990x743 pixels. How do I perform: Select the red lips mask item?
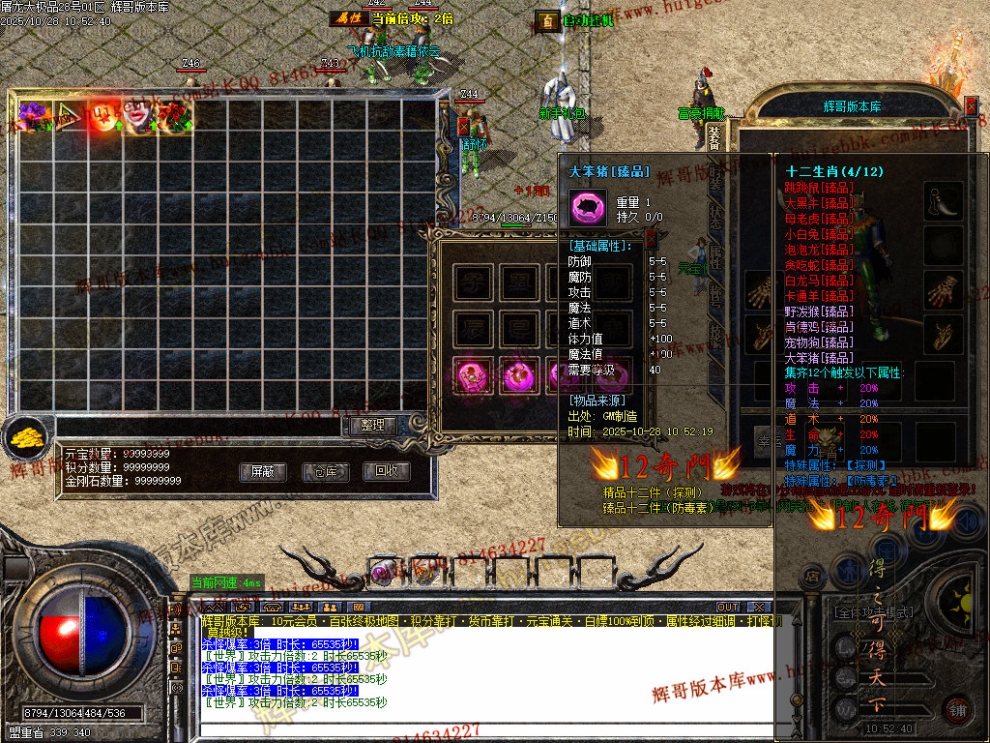coord(137,115)
